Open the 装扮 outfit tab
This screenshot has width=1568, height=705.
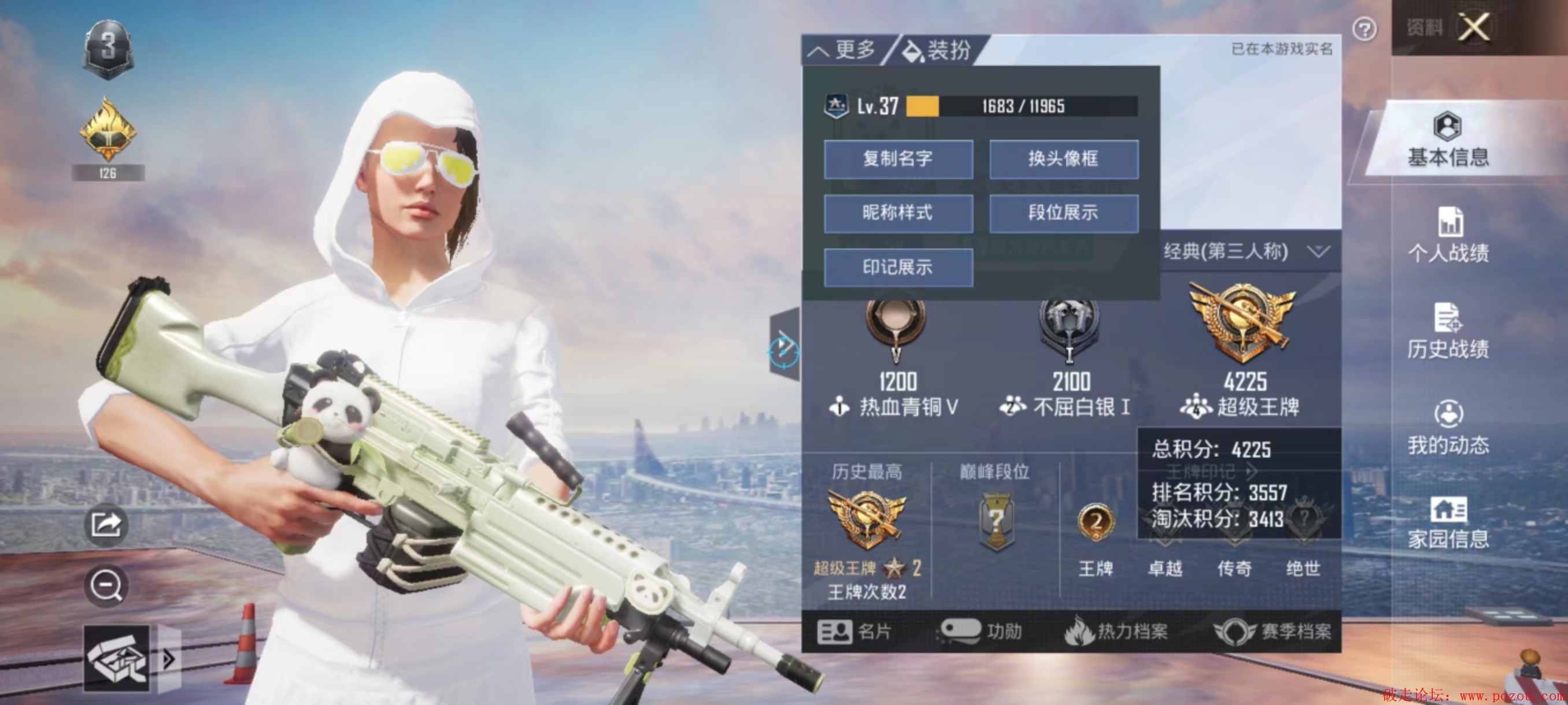[x=937, y=50]
